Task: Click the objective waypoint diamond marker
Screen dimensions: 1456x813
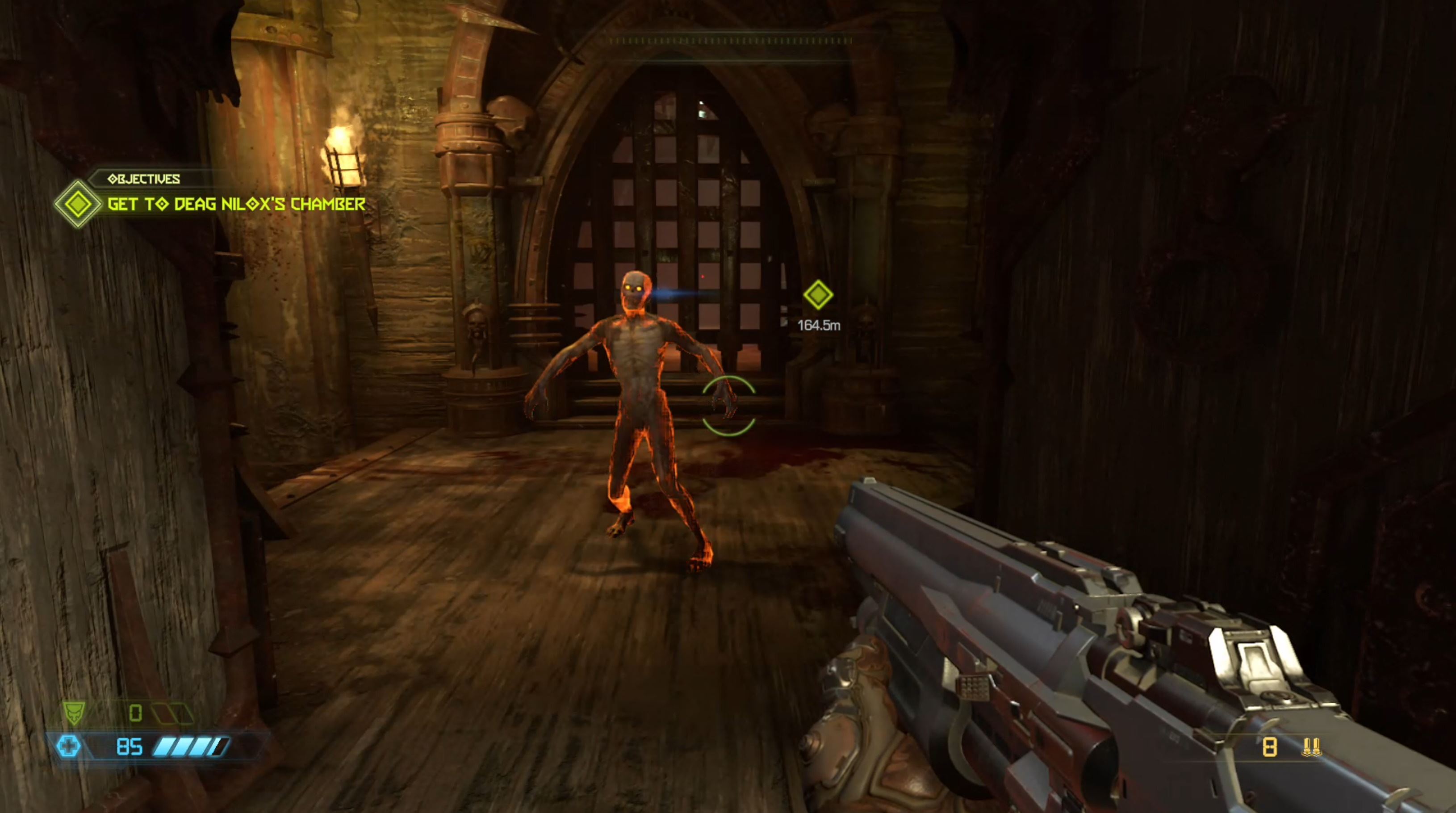Action: 818,295
